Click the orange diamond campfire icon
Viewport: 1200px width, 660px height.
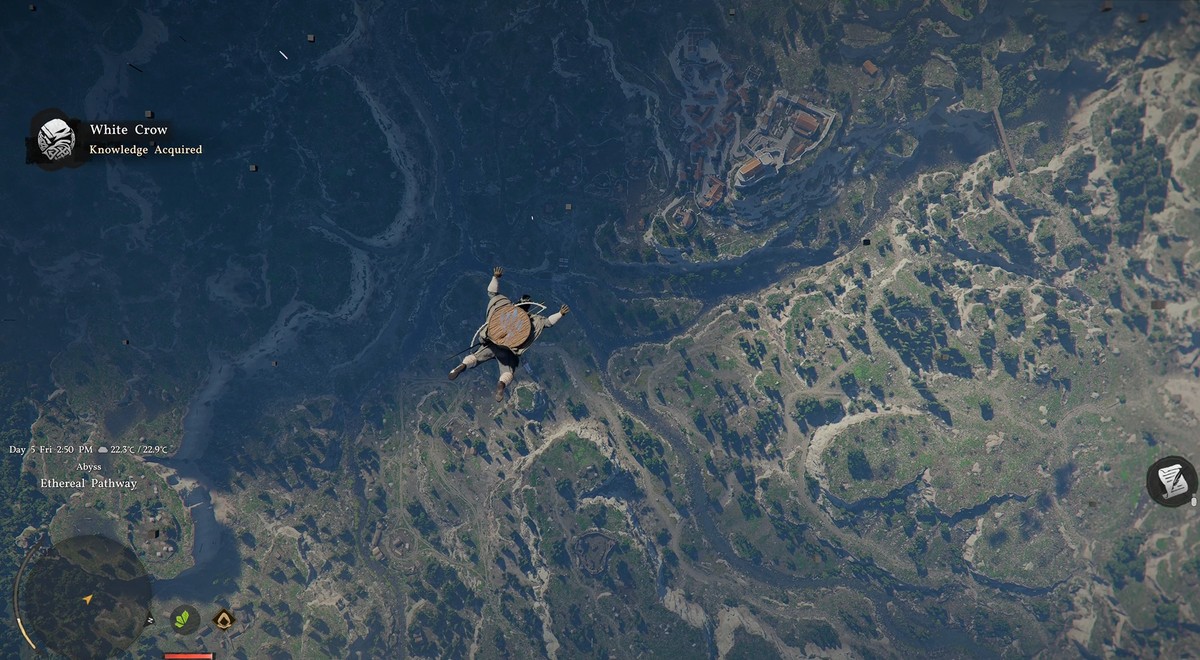[224, 620]
